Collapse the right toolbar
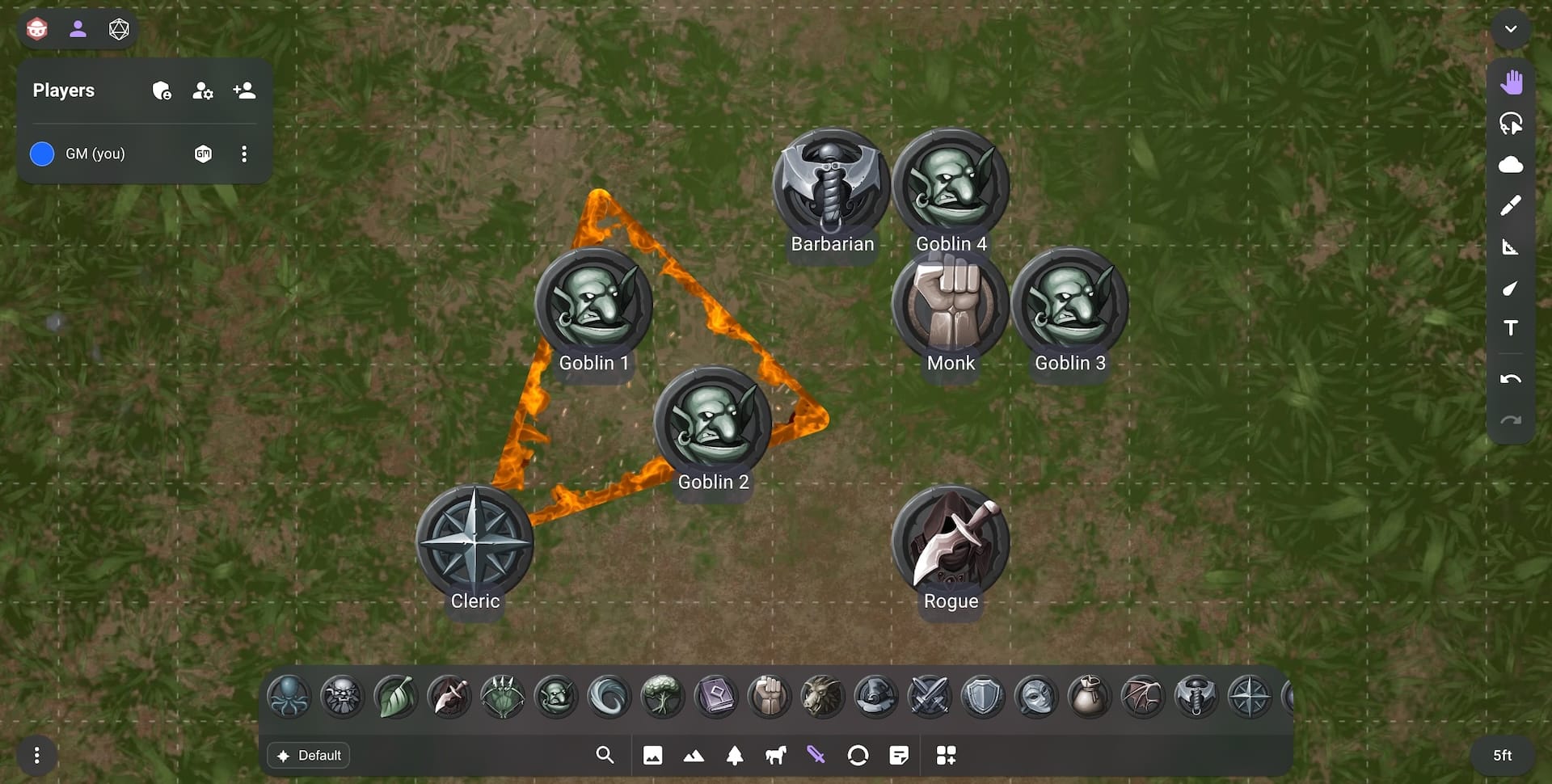1552x784 pixels. tap(1510, 29)
